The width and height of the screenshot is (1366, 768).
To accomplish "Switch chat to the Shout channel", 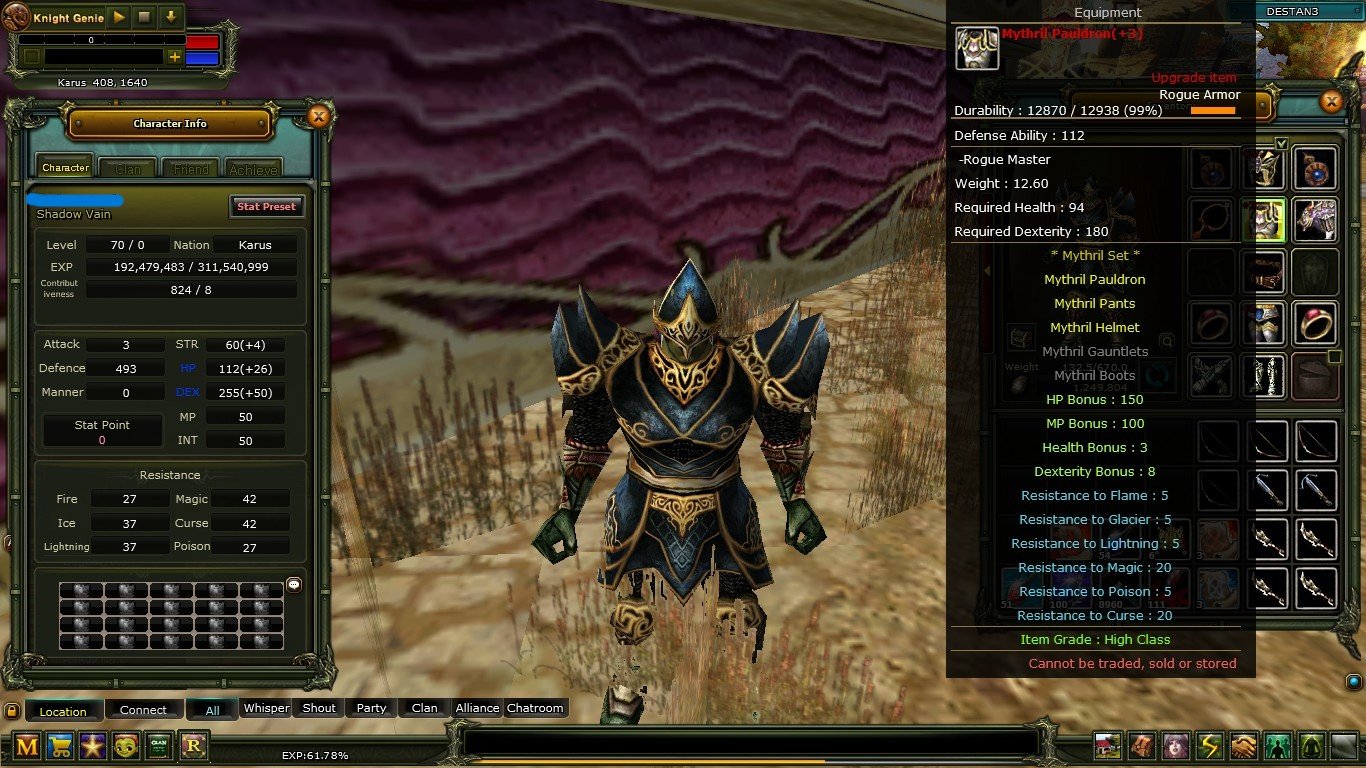I will 319,708.
